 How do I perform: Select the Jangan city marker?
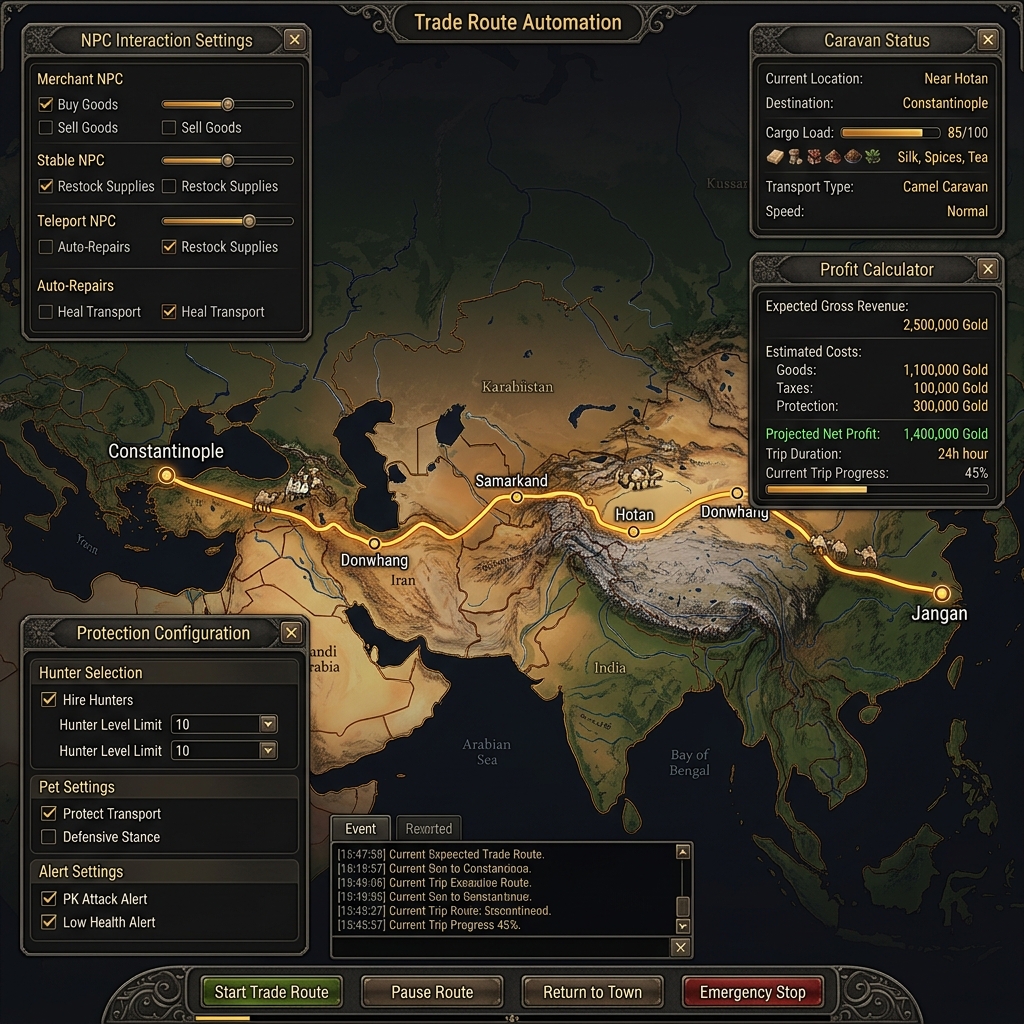[941, 593]
